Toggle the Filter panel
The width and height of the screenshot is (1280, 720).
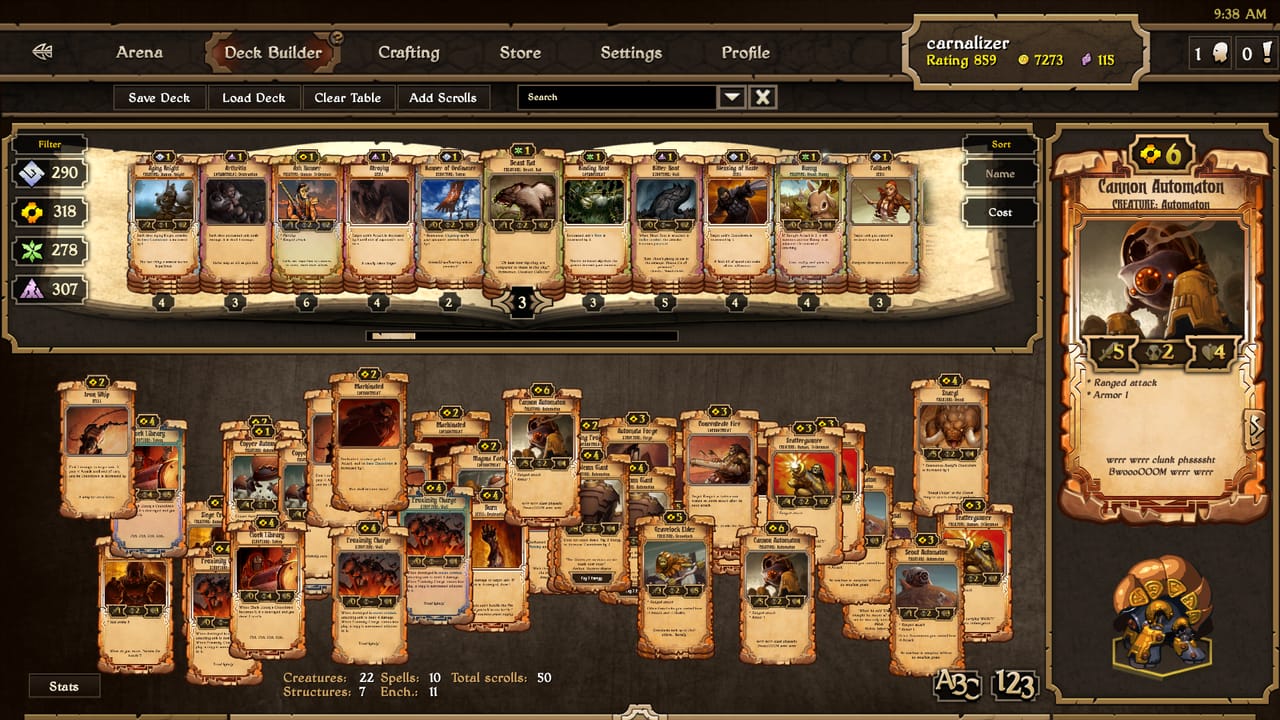point(49,144)
